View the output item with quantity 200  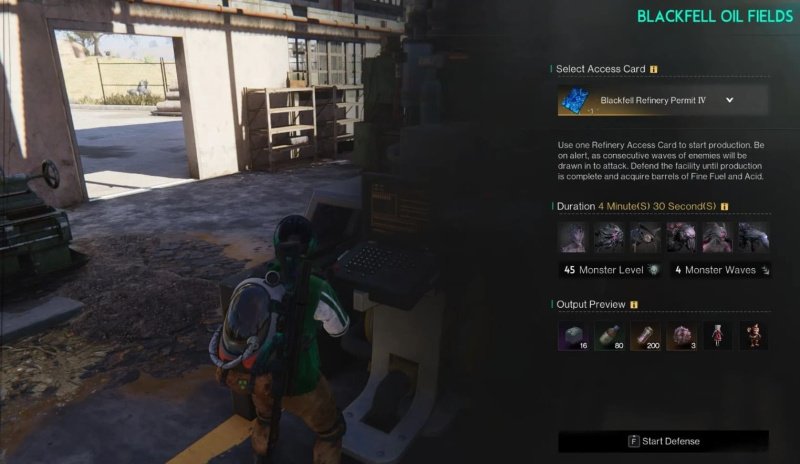click(x=645, y=336)
